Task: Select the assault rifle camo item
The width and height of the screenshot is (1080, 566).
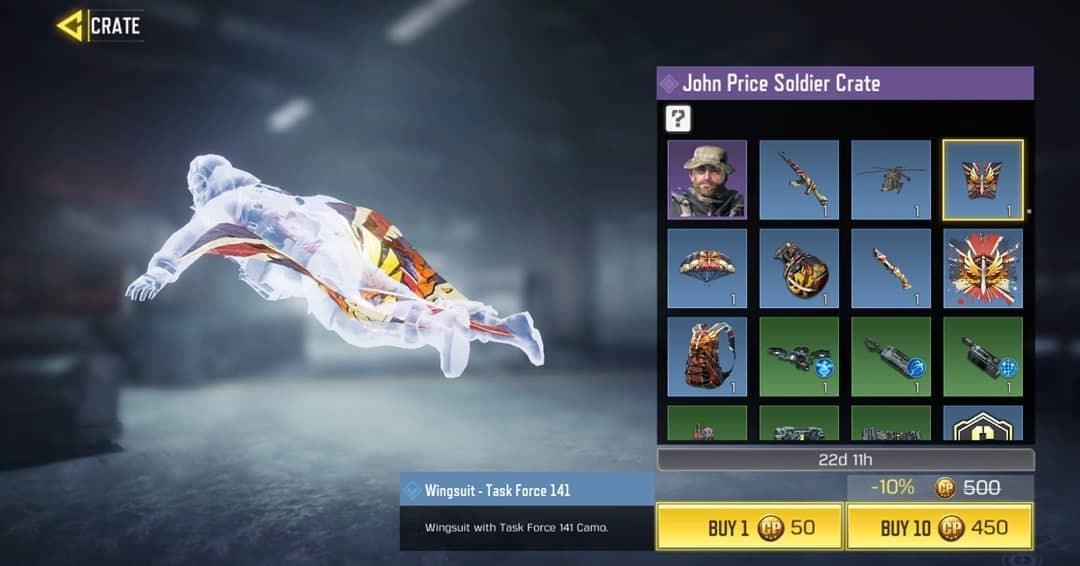Action: [799, 180]
